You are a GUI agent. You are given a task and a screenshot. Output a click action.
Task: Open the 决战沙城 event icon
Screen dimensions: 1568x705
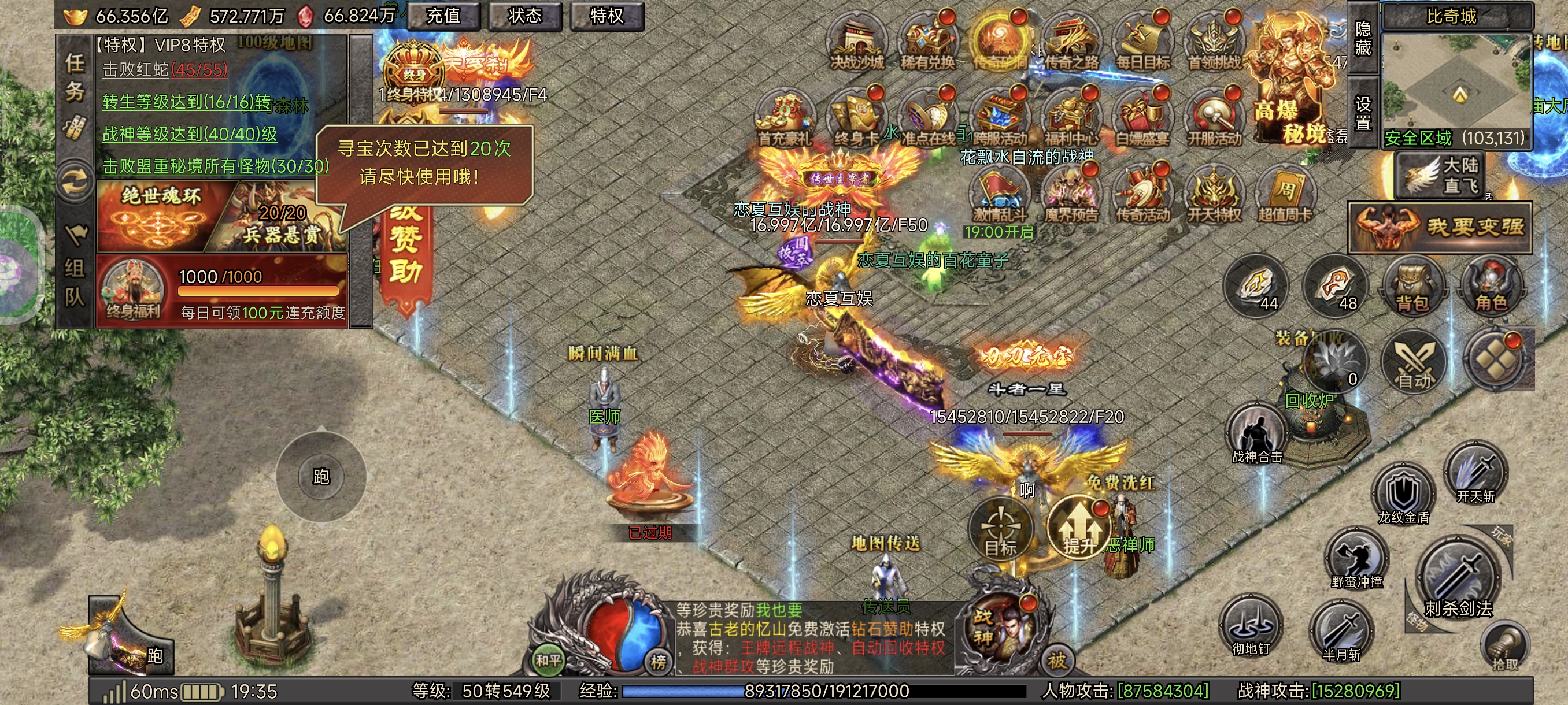click(857, 42)
